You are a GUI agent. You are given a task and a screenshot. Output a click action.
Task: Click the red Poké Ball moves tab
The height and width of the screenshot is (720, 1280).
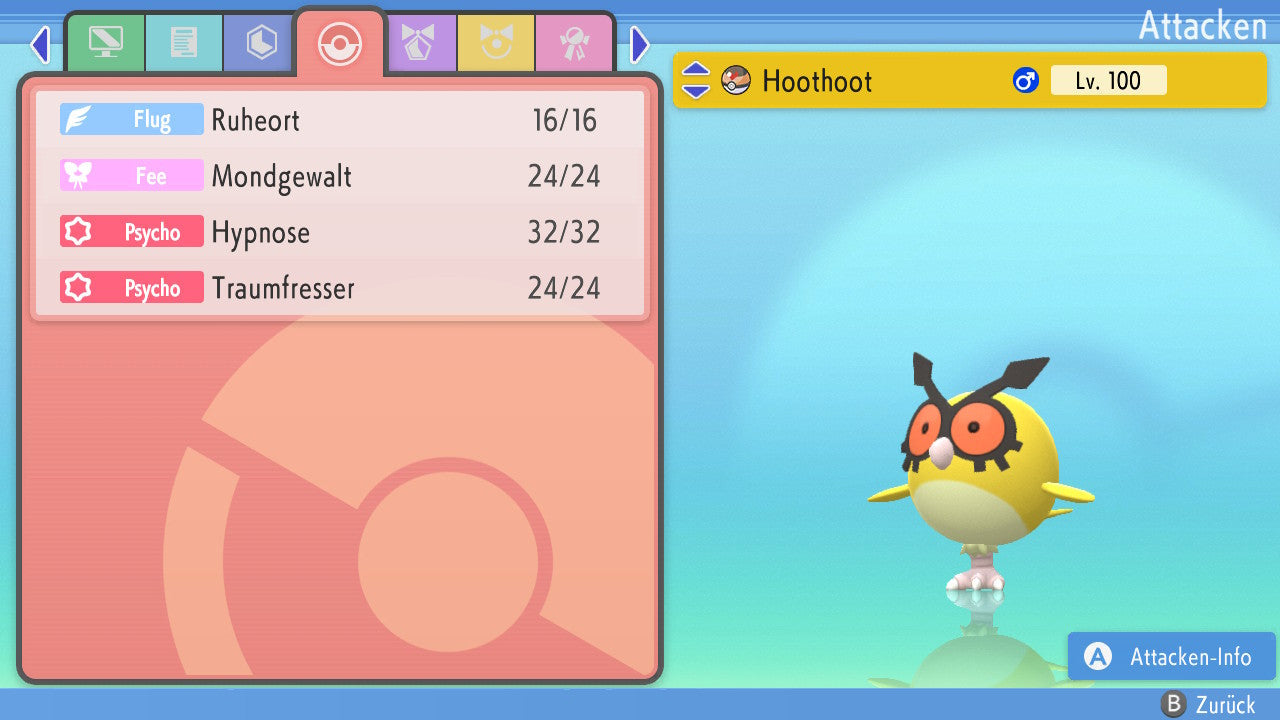point(340,43)
